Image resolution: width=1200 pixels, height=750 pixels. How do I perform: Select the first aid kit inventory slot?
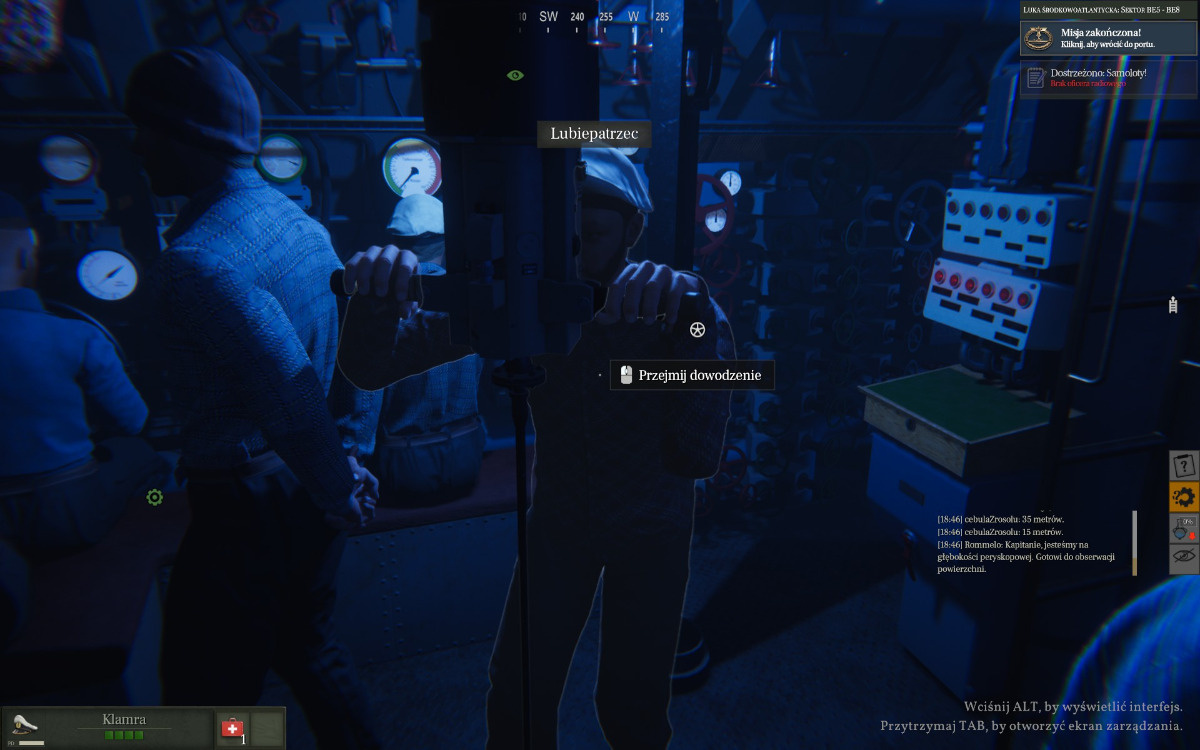(x=233, y=727)
